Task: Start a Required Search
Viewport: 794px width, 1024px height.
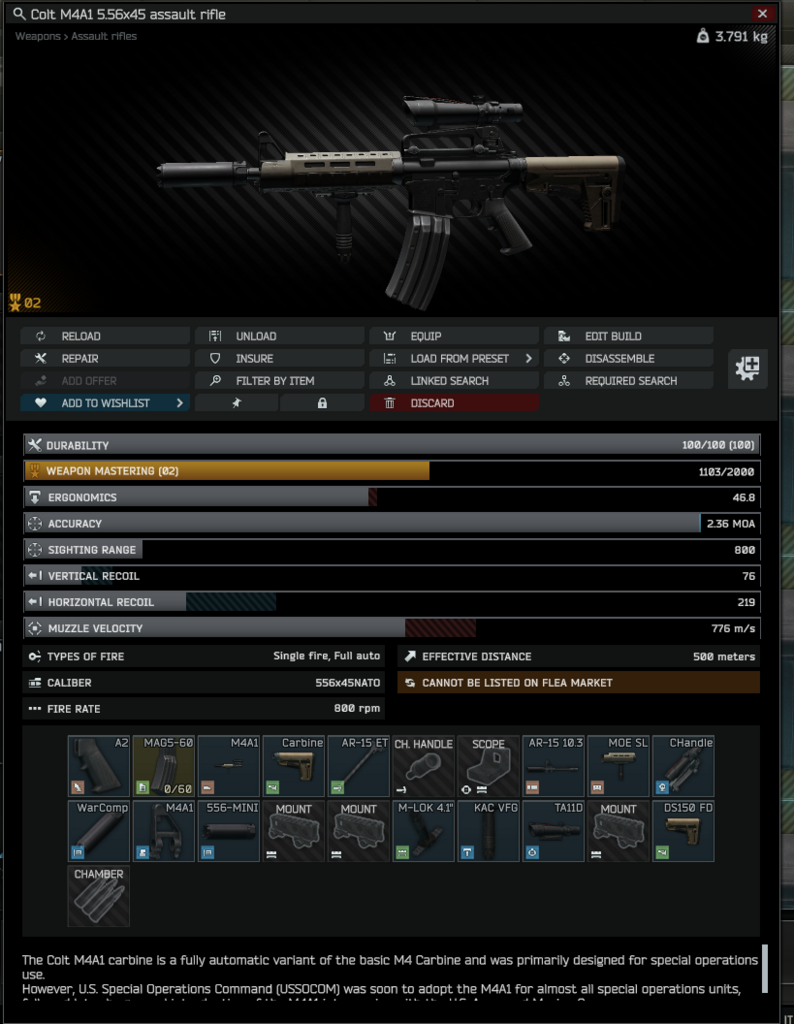Action: tap(628, 381)
